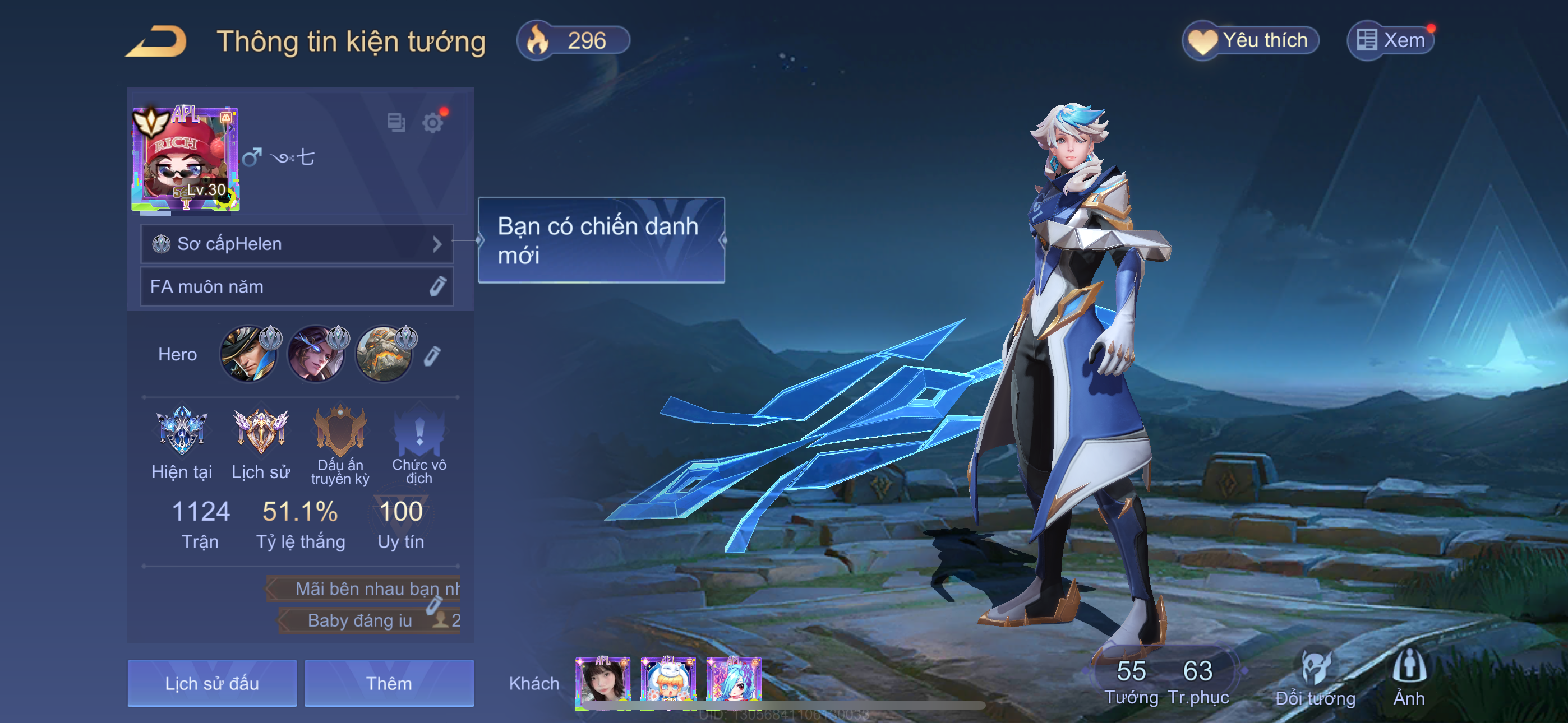Click the fire popularity 296 badge

click(x=573, y=41)
